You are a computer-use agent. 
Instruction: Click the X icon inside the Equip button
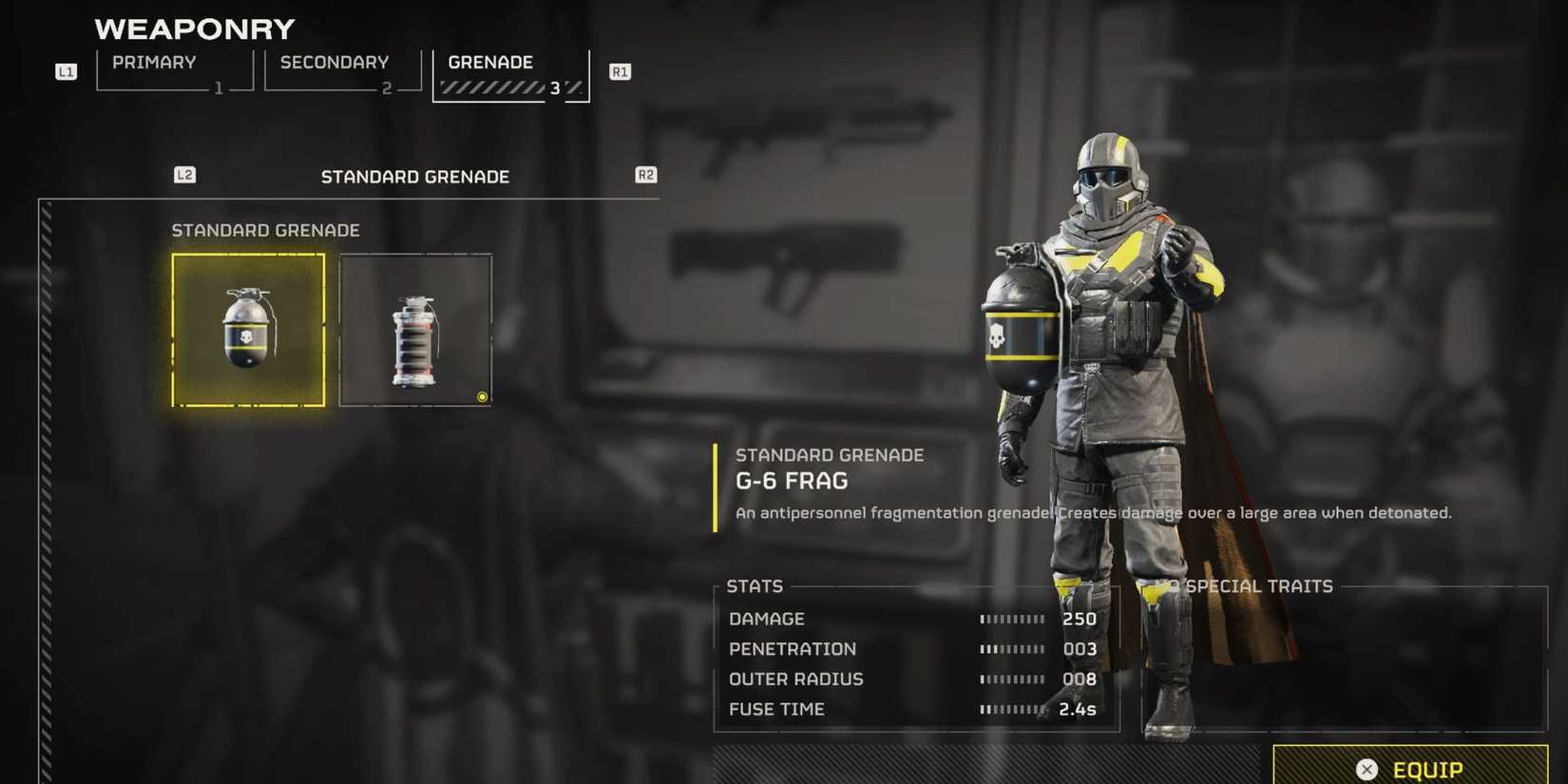[x=1367, y=769]
